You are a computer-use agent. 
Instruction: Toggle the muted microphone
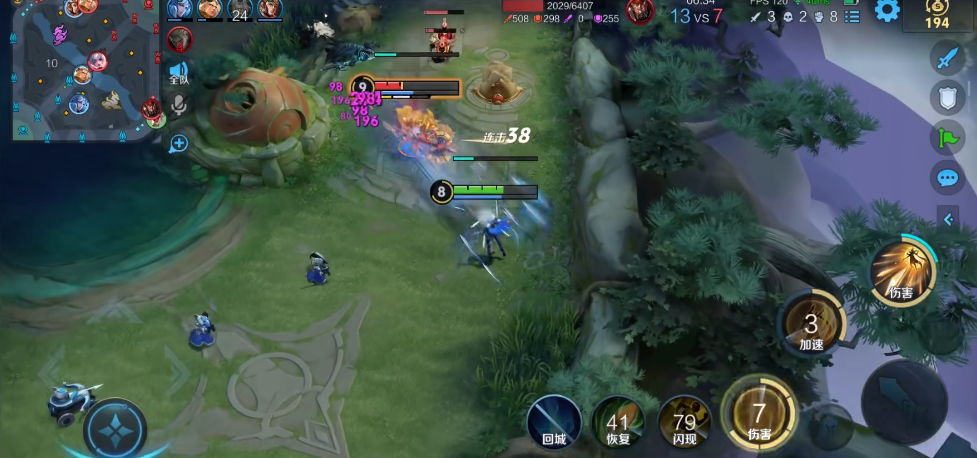click(179, 105)
